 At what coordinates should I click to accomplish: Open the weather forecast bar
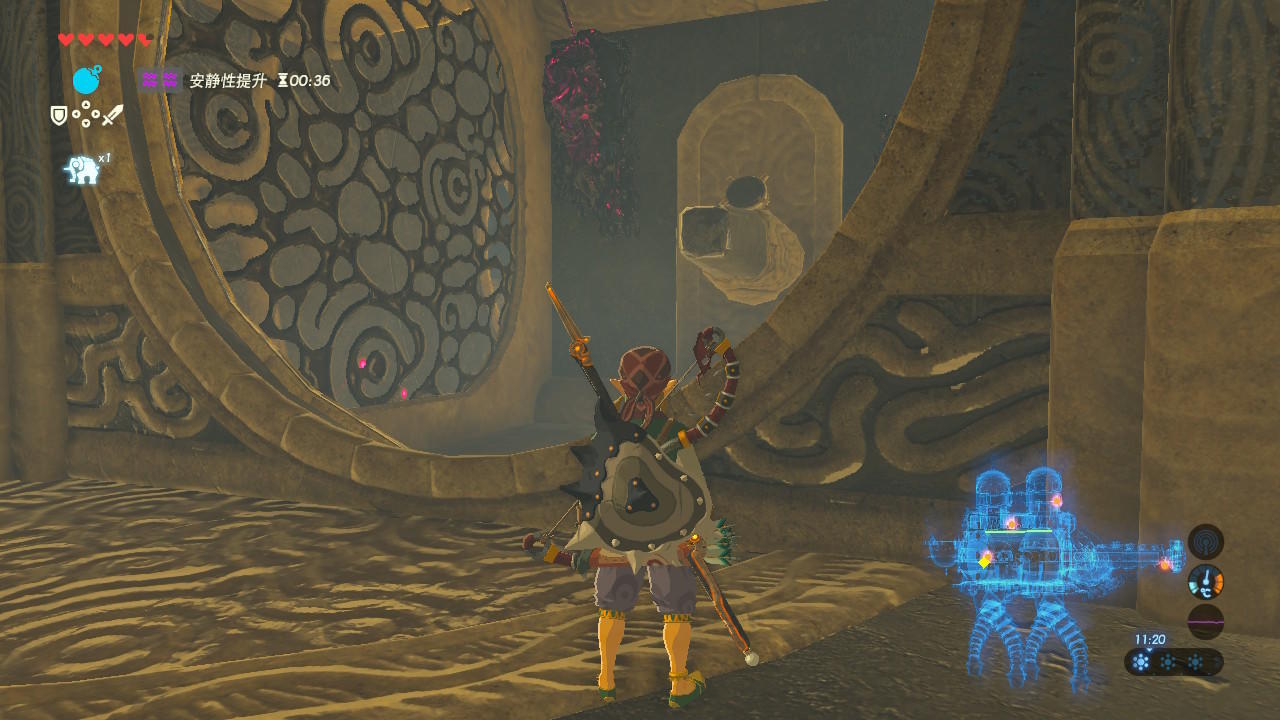click(x=1173, y=662)
